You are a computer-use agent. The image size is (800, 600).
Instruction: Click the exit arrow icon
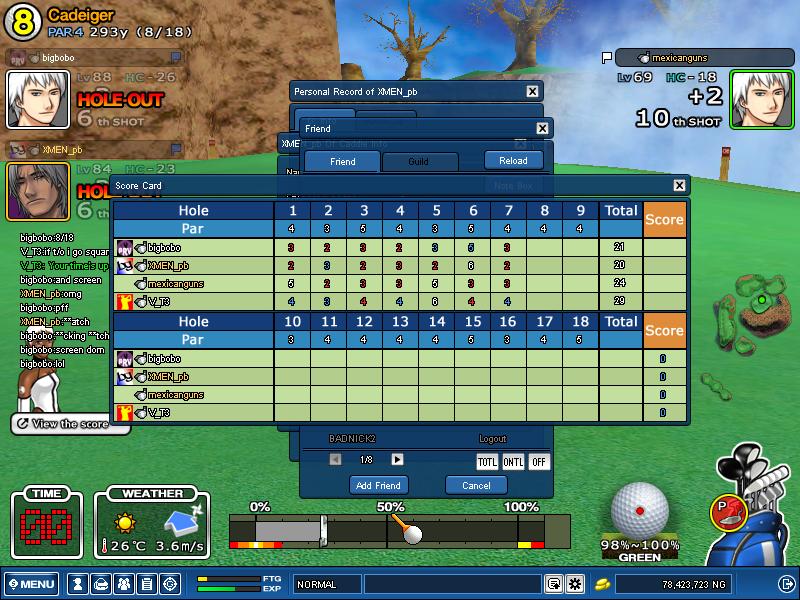(786, 584)
